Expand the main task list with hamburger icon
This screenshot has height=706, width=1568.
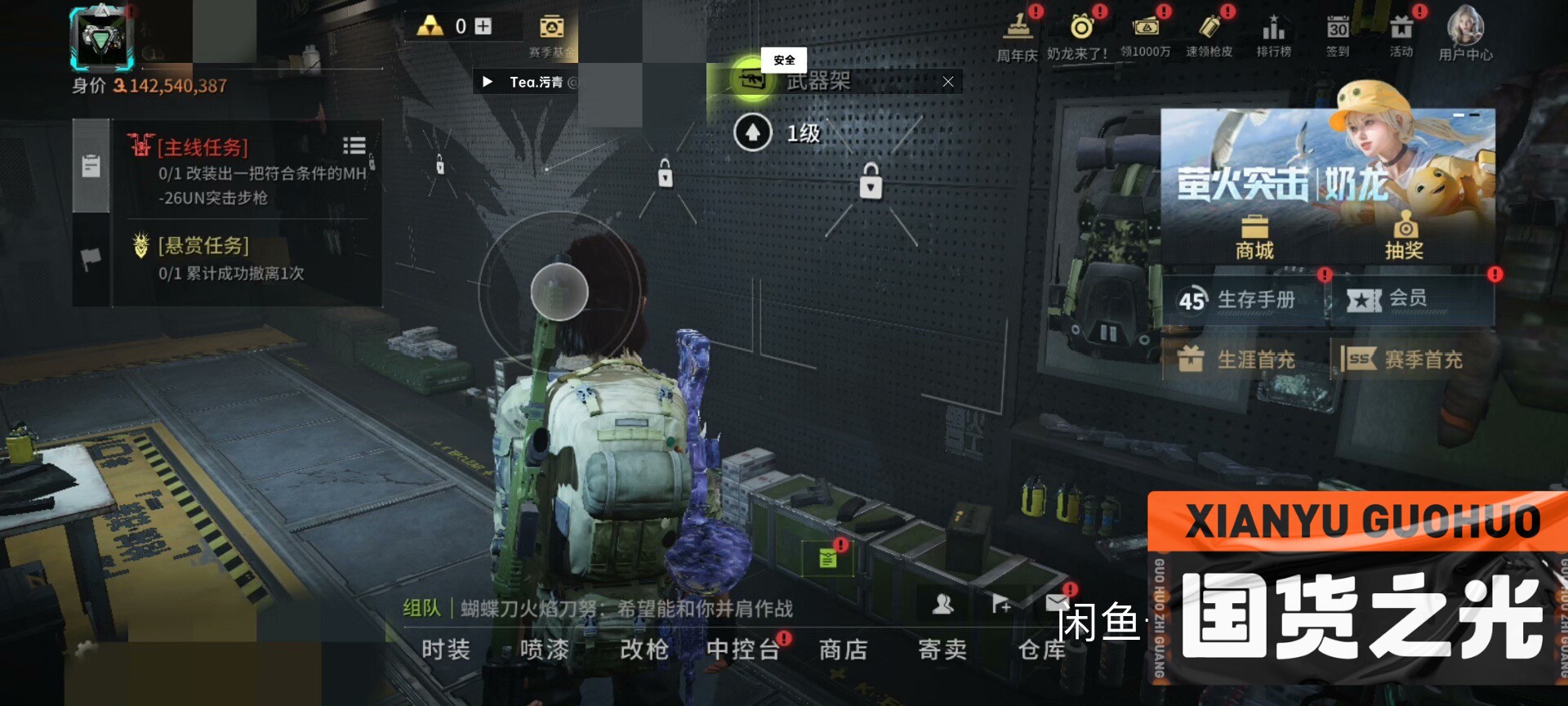[x=354, y=145]
